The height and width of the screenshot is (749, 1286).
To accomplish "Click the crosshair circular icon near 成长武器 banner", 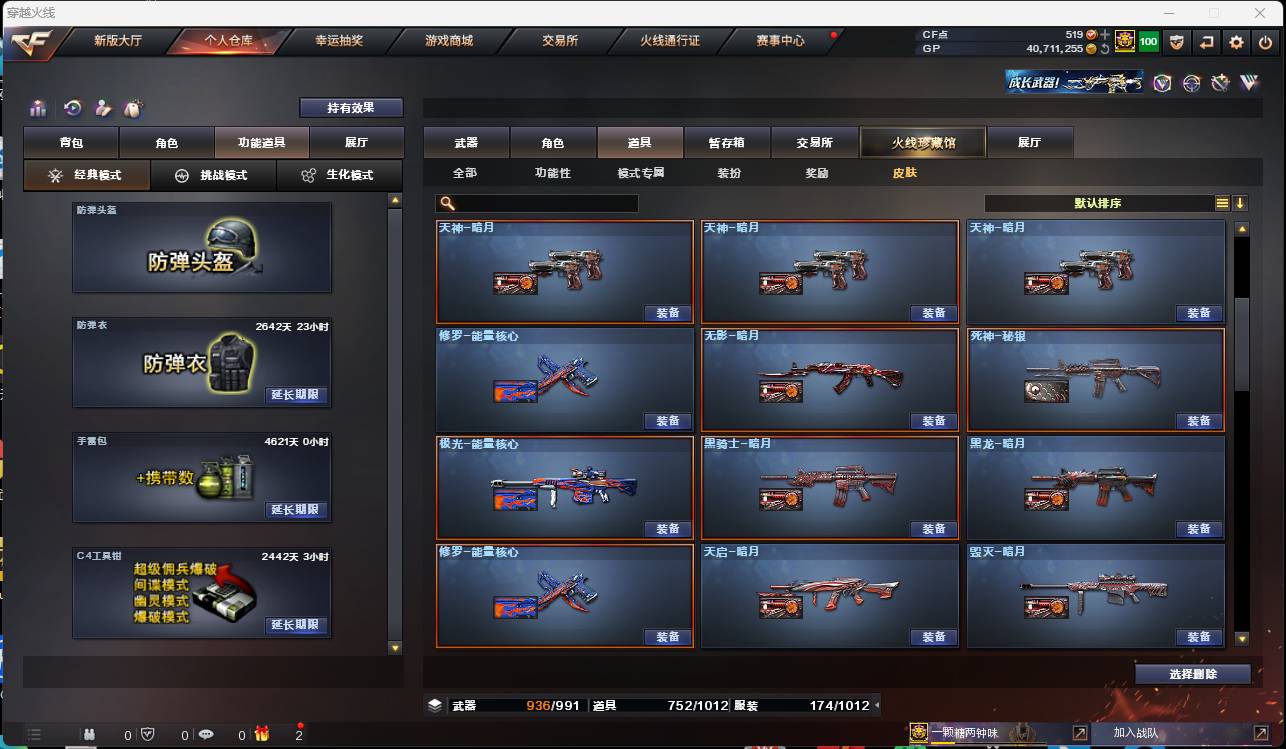I will pyautogui.click(x=1192, y=82).
